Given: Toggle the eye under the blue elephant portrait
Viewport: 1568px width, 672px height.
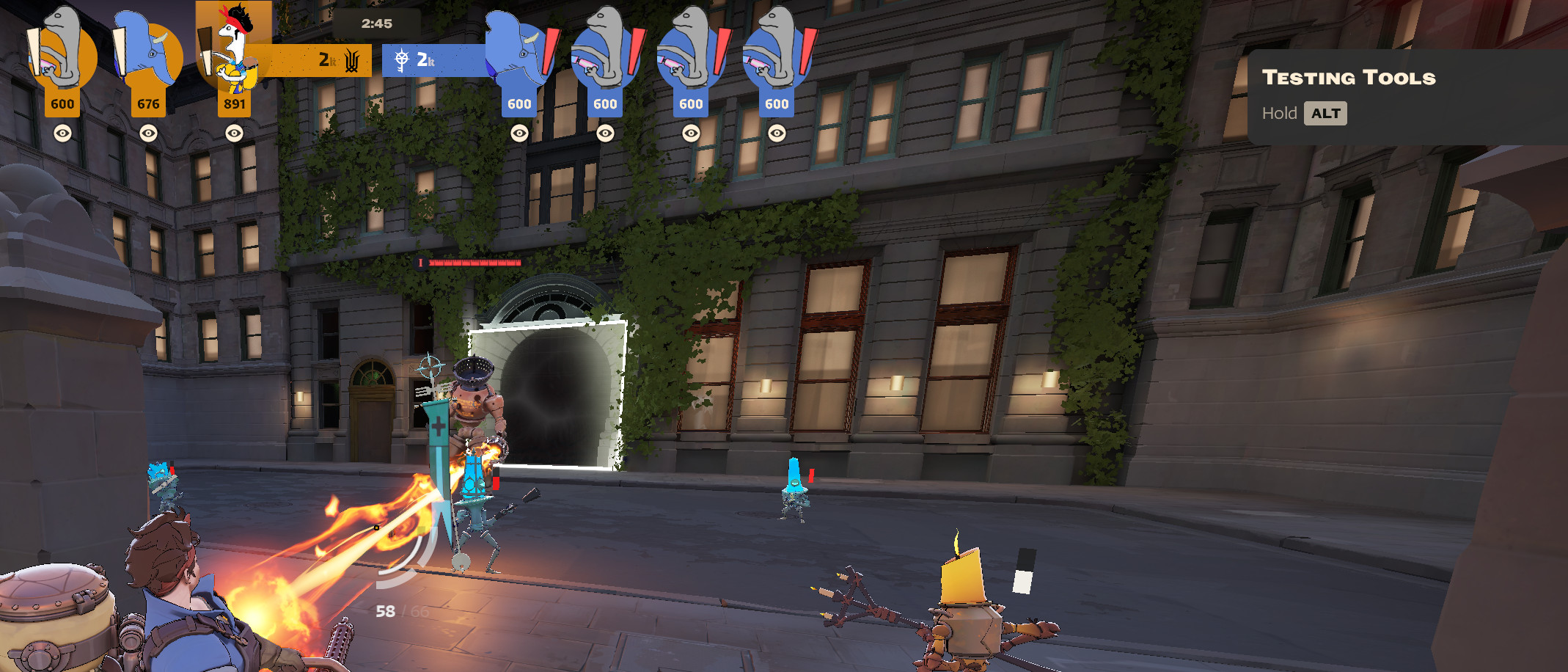Looking at the screenshot, I should 519,133.
